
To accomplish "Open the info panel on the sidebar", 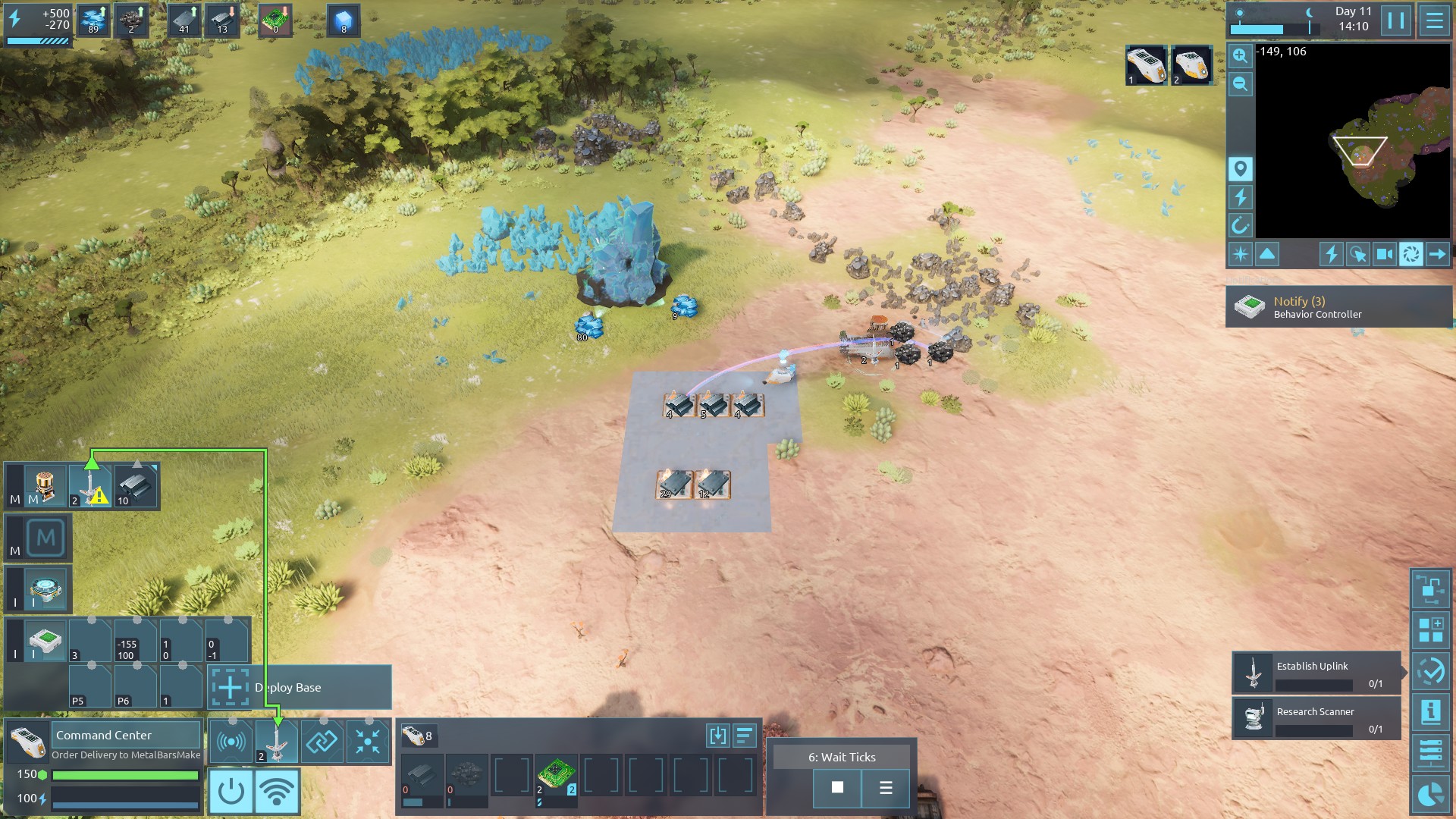I will click(1430, 711).
